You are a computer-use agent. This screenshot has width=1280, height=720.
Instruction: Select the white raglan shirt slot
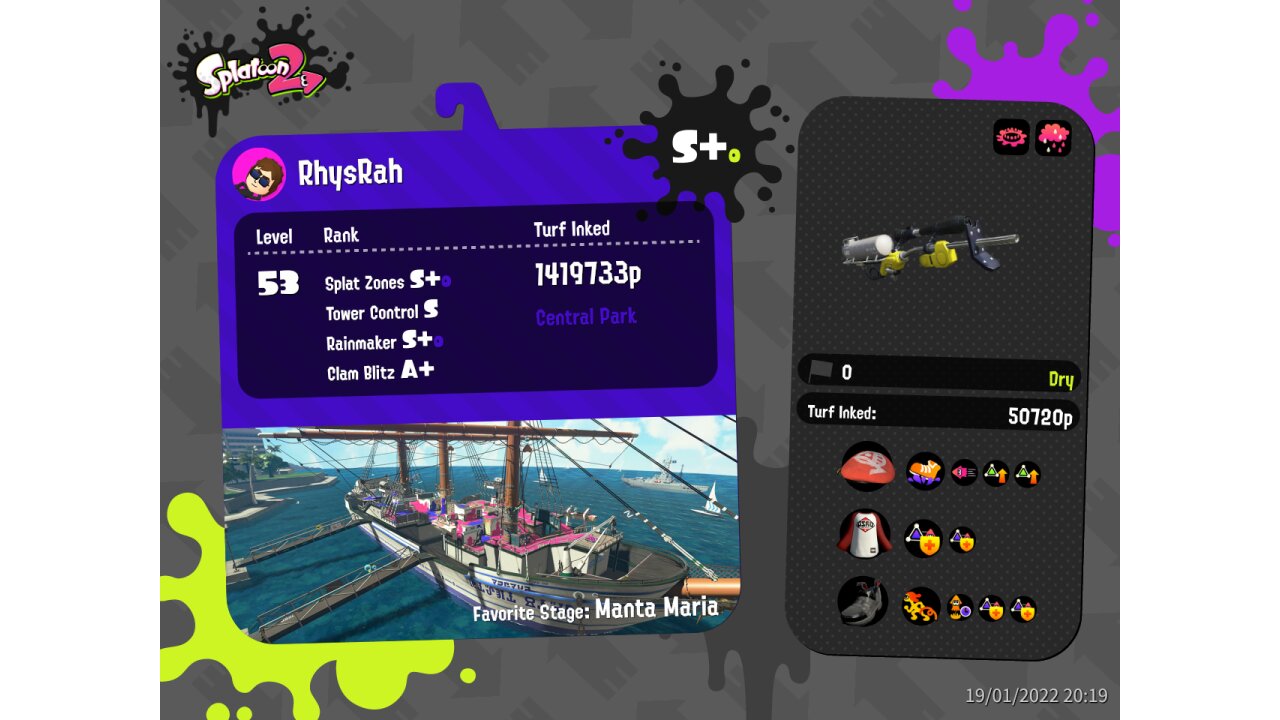point(863,535)
